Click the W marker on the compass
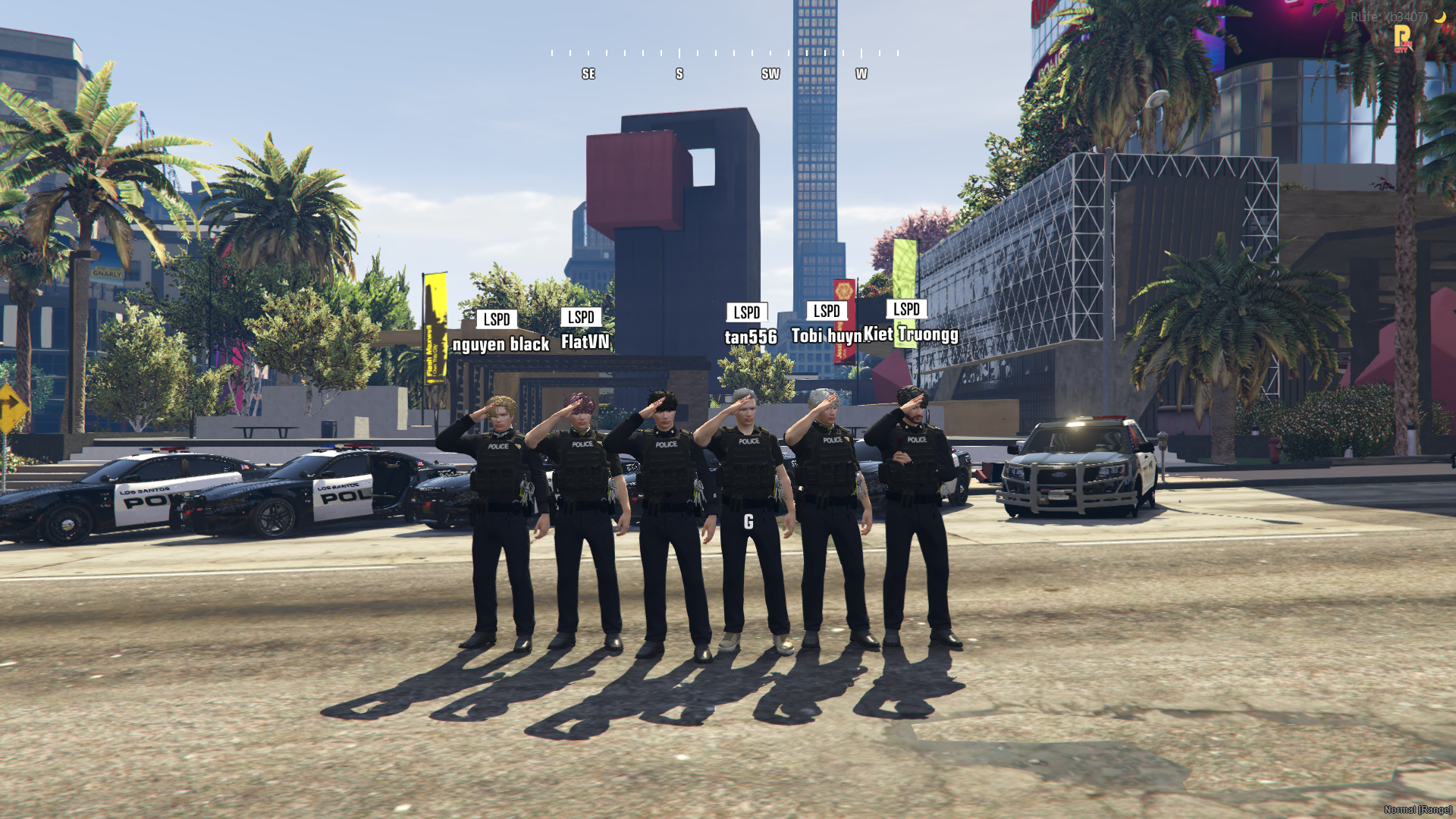 point(861,74)
